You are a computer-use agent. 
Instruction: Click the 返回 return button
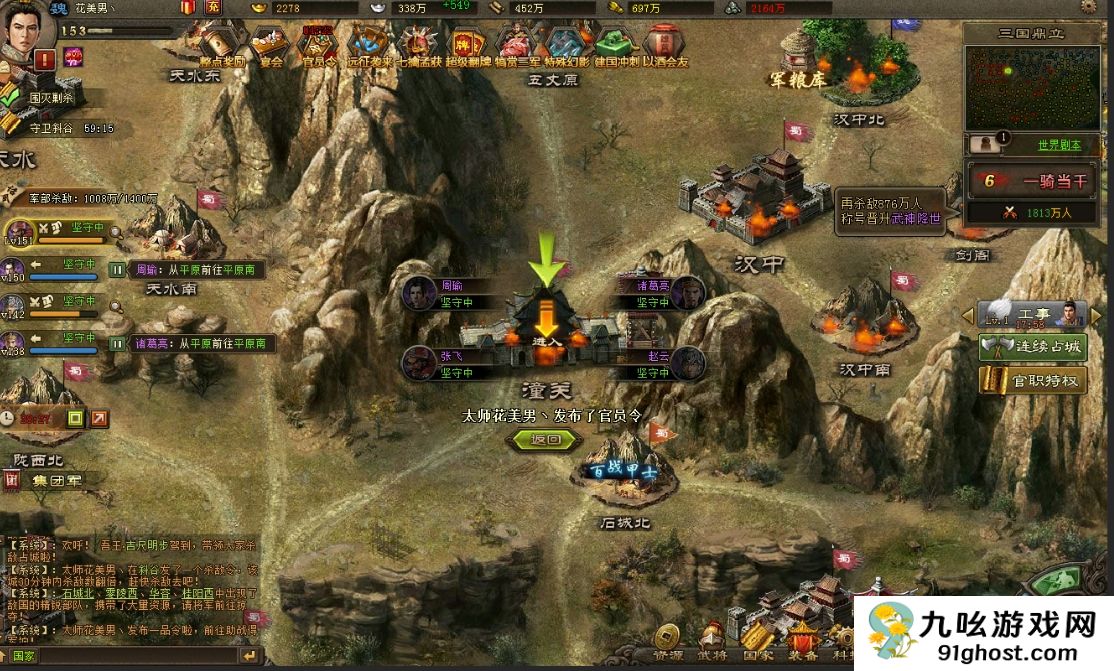pos(544,439)
